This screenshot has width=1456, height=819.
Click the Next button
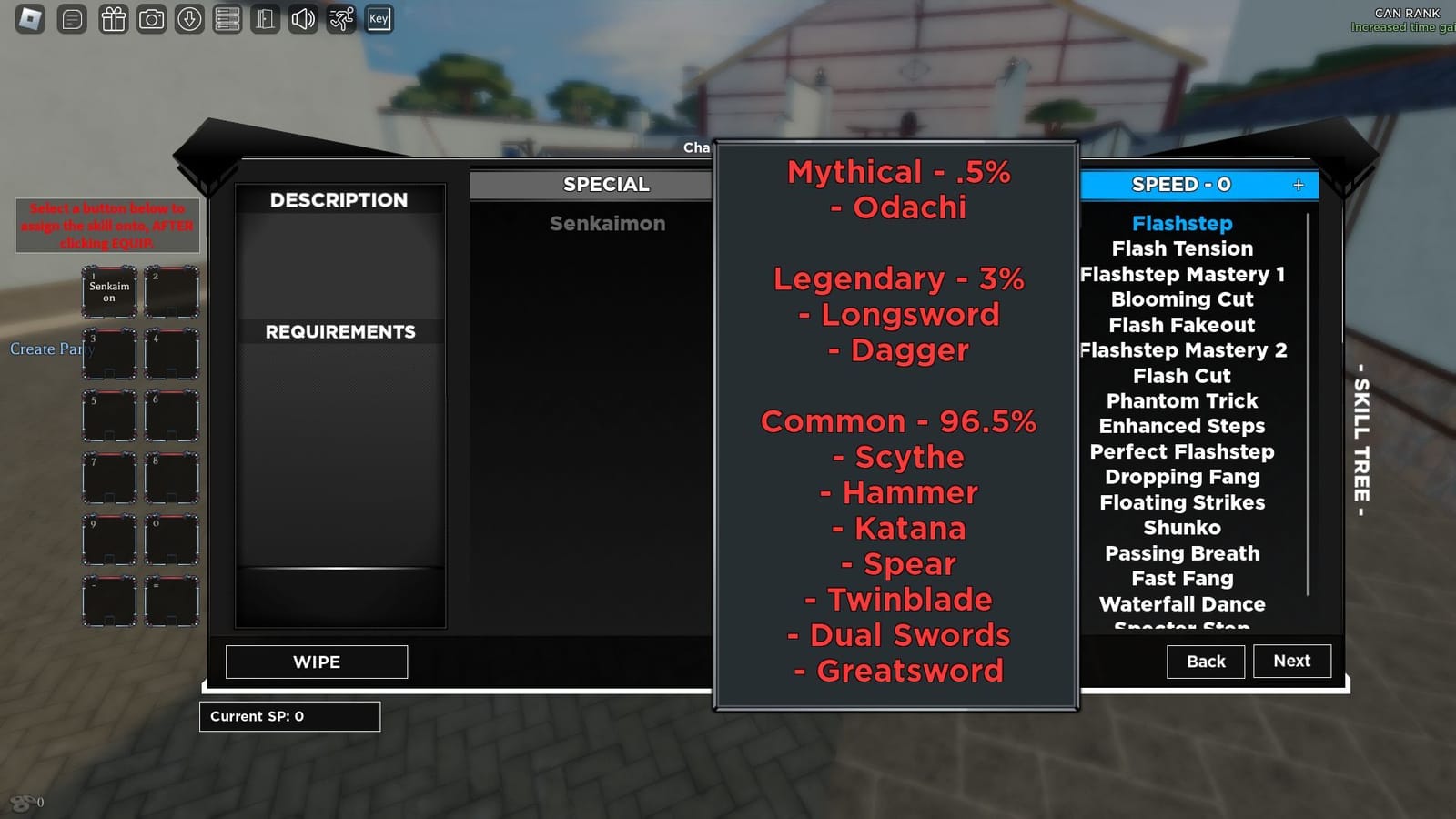pyautogui.click(x=1291, y=661)
